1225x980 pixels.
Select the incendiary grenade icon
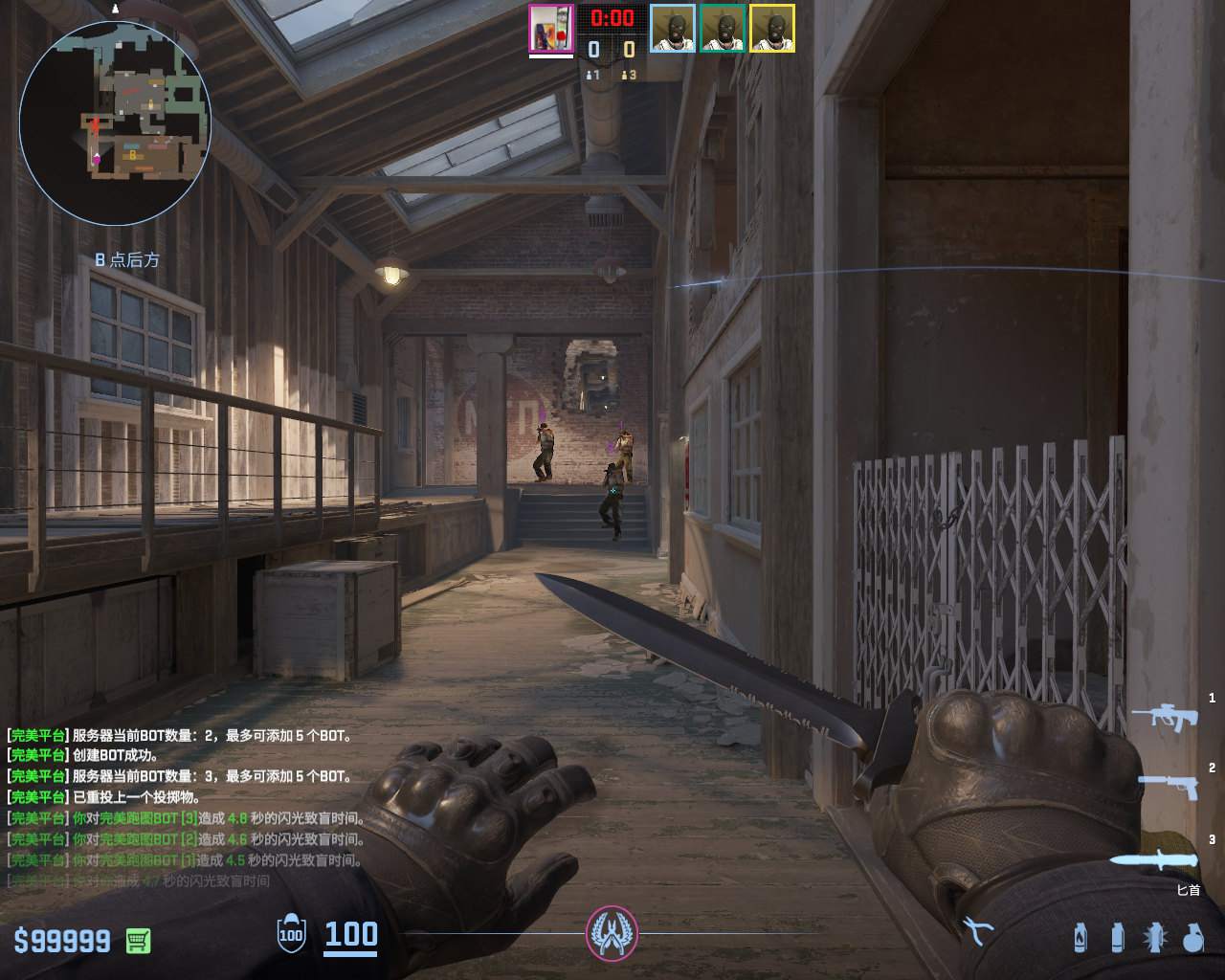point(1080,937)
